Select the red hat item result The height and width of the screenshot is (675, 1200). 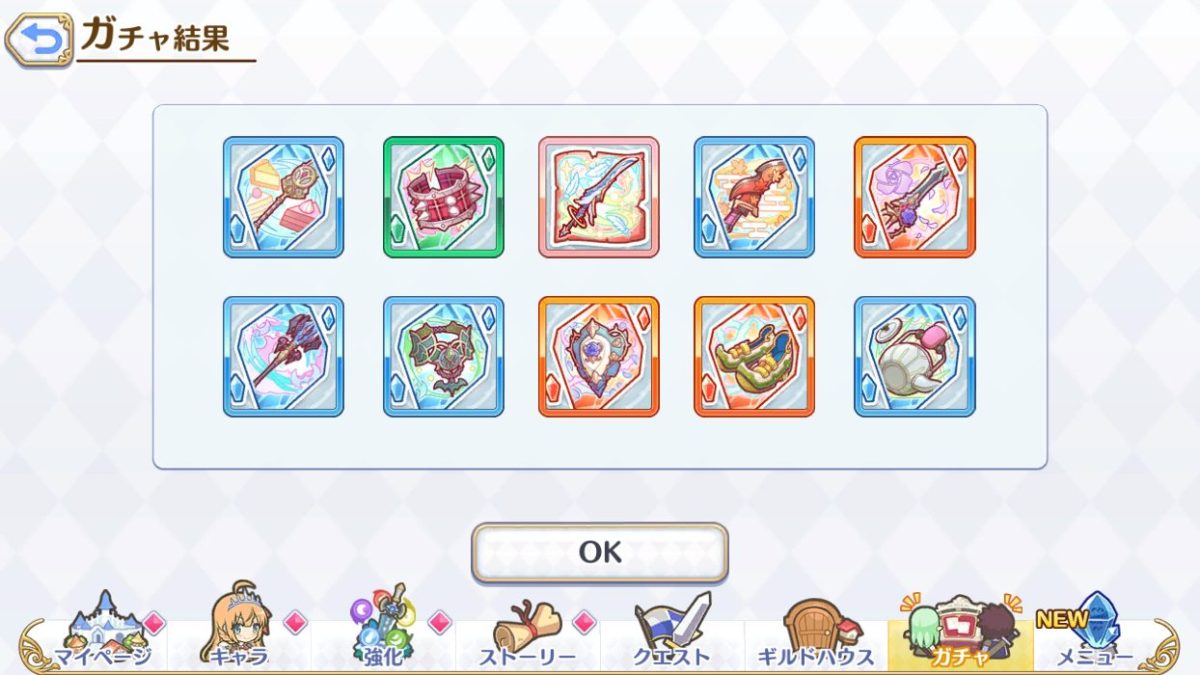pos(754,197)
